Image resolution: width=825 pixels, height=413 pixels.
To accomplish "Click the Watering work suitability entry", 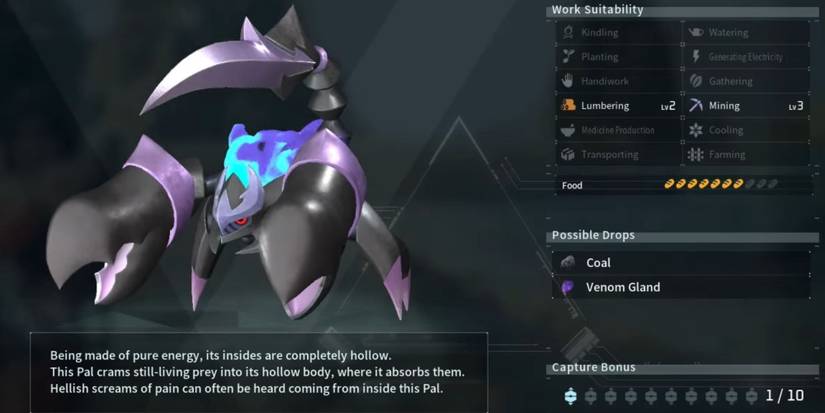I will pos(746,33).
